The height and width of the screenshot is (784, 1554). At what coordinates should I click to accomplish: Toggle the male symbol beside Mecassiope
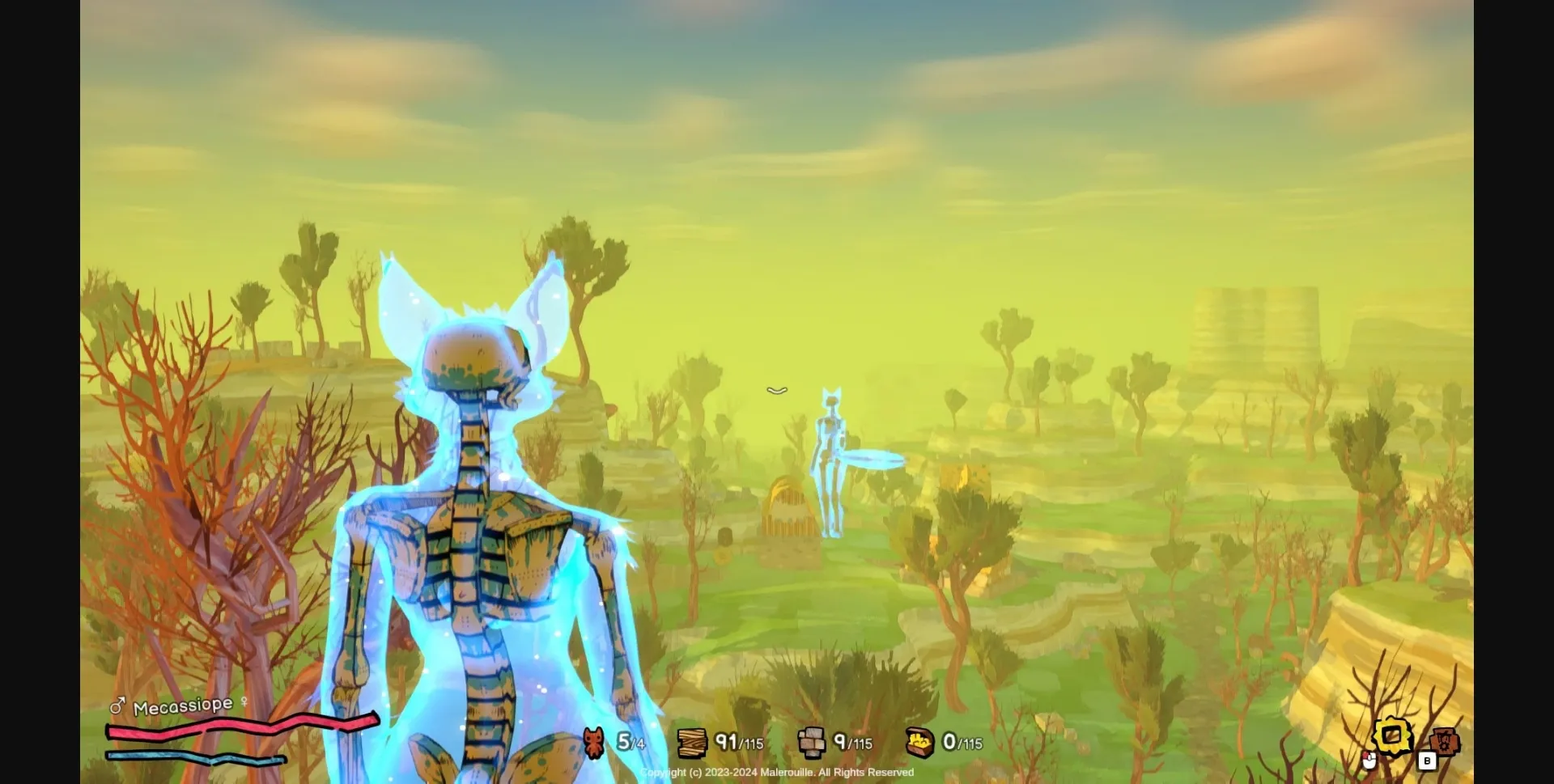tap(117, 706)
